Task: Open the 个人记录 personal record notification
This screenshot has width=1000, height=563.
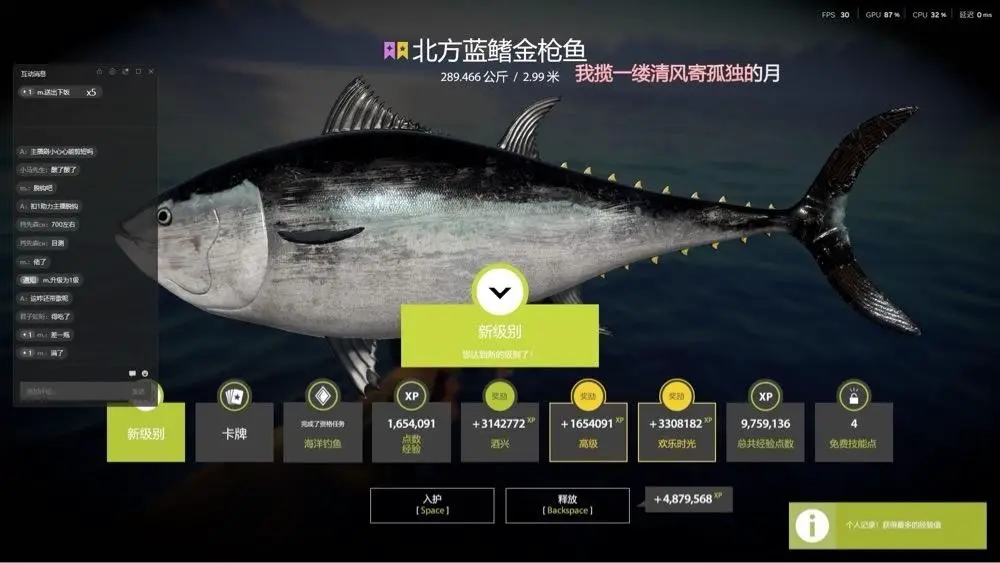Action: tap(887, 525)
